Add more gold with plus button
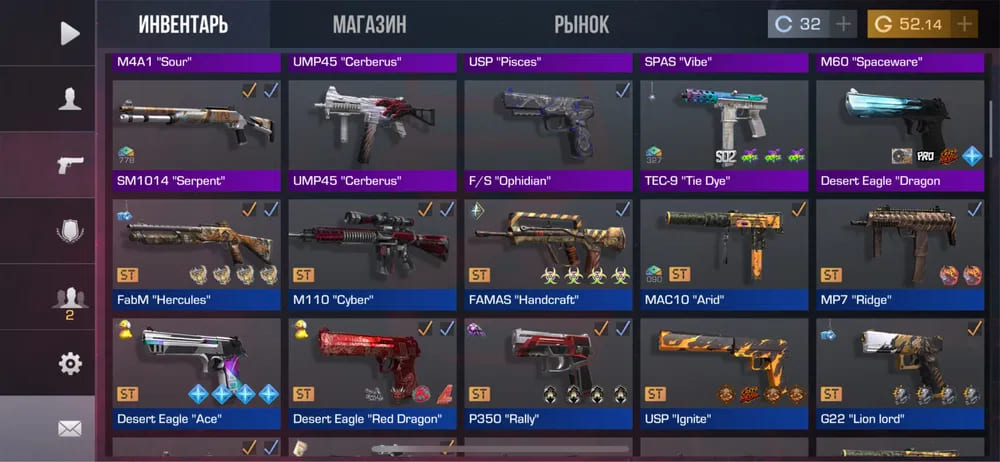The image size is (1000, 462). pos(964,24)
